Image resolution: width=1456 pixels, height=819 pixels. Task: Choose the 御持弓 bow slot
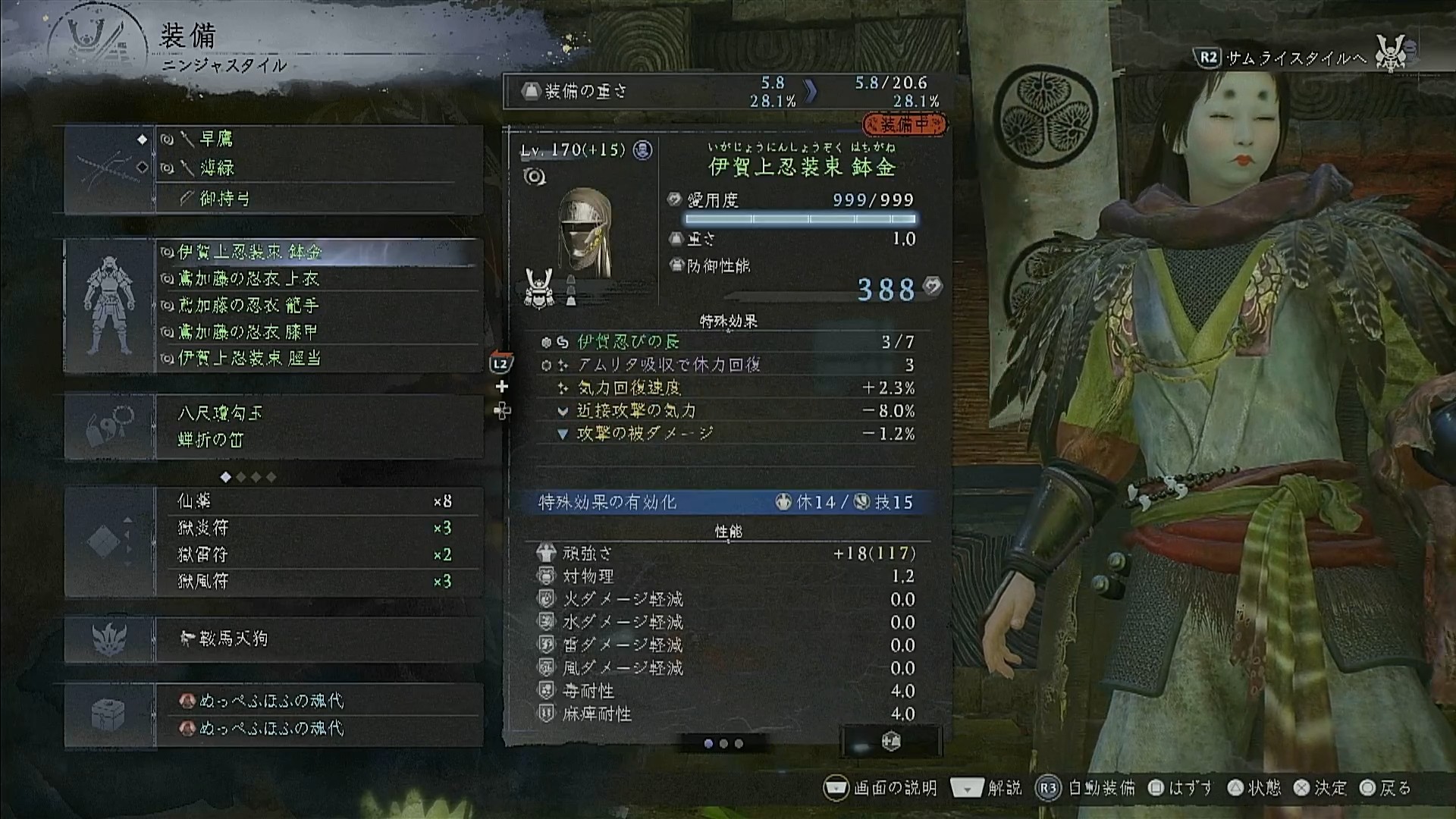click(318, 199)
